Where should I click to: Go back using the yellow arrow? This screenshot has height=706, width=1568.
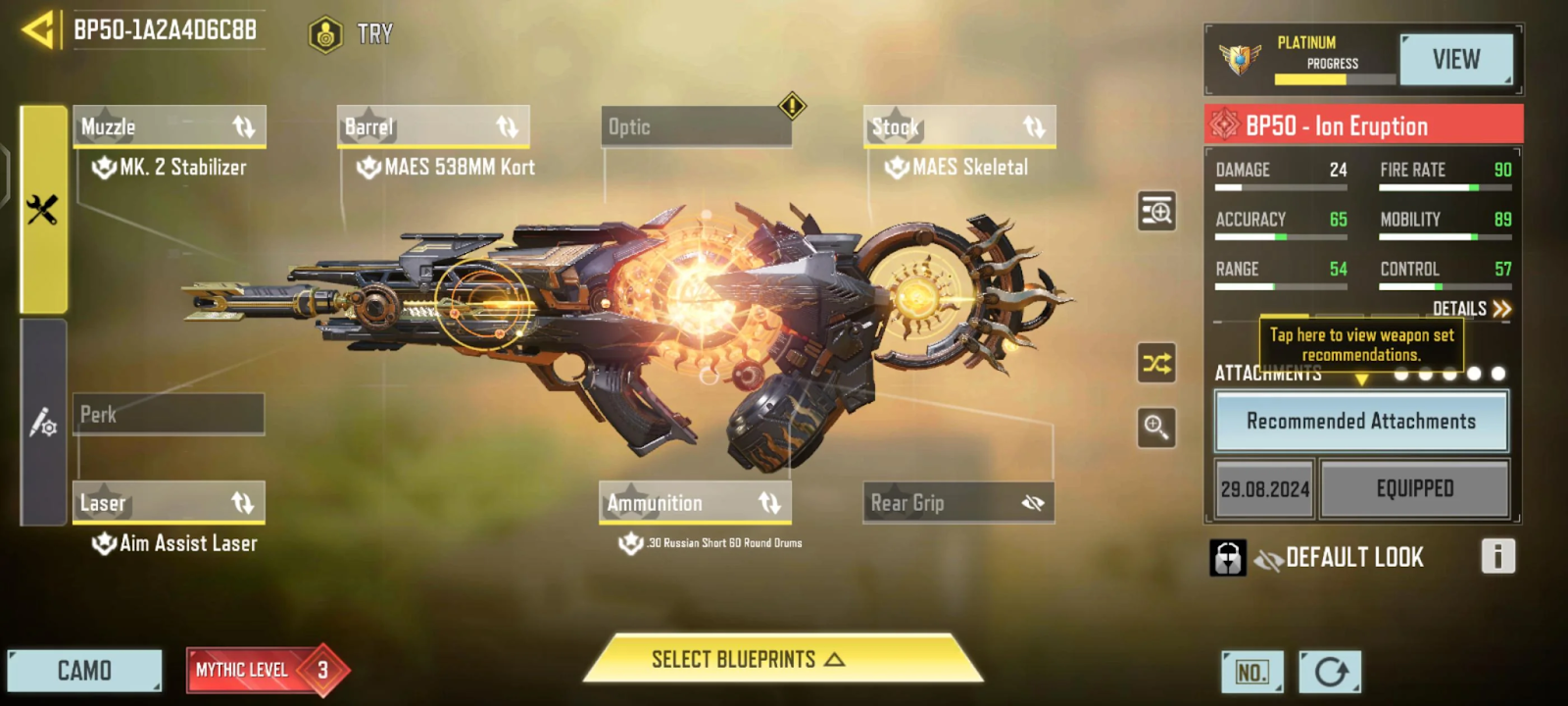39,29
